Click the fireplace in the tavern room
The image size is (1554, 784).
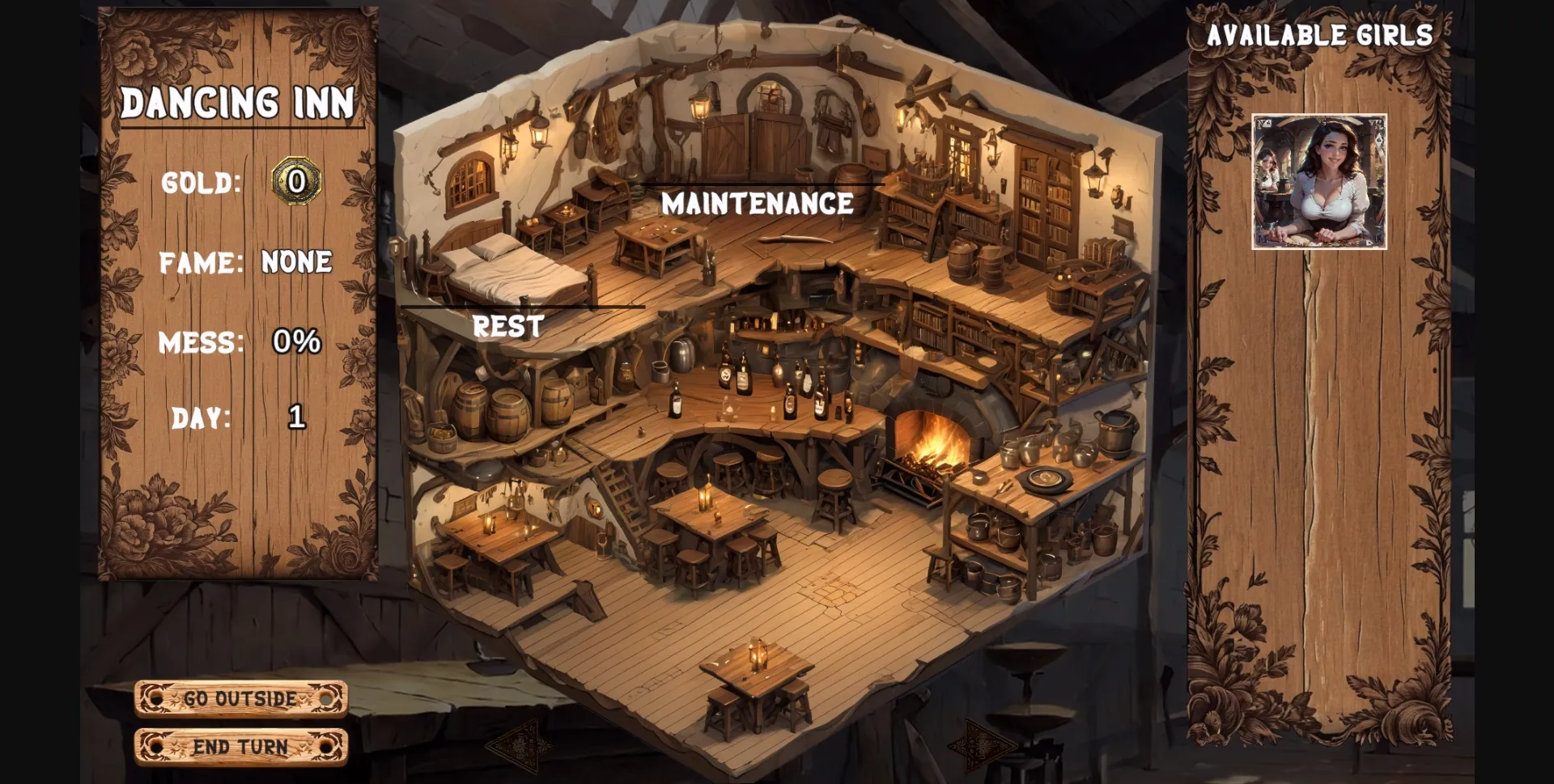click(x=928, y=441)
